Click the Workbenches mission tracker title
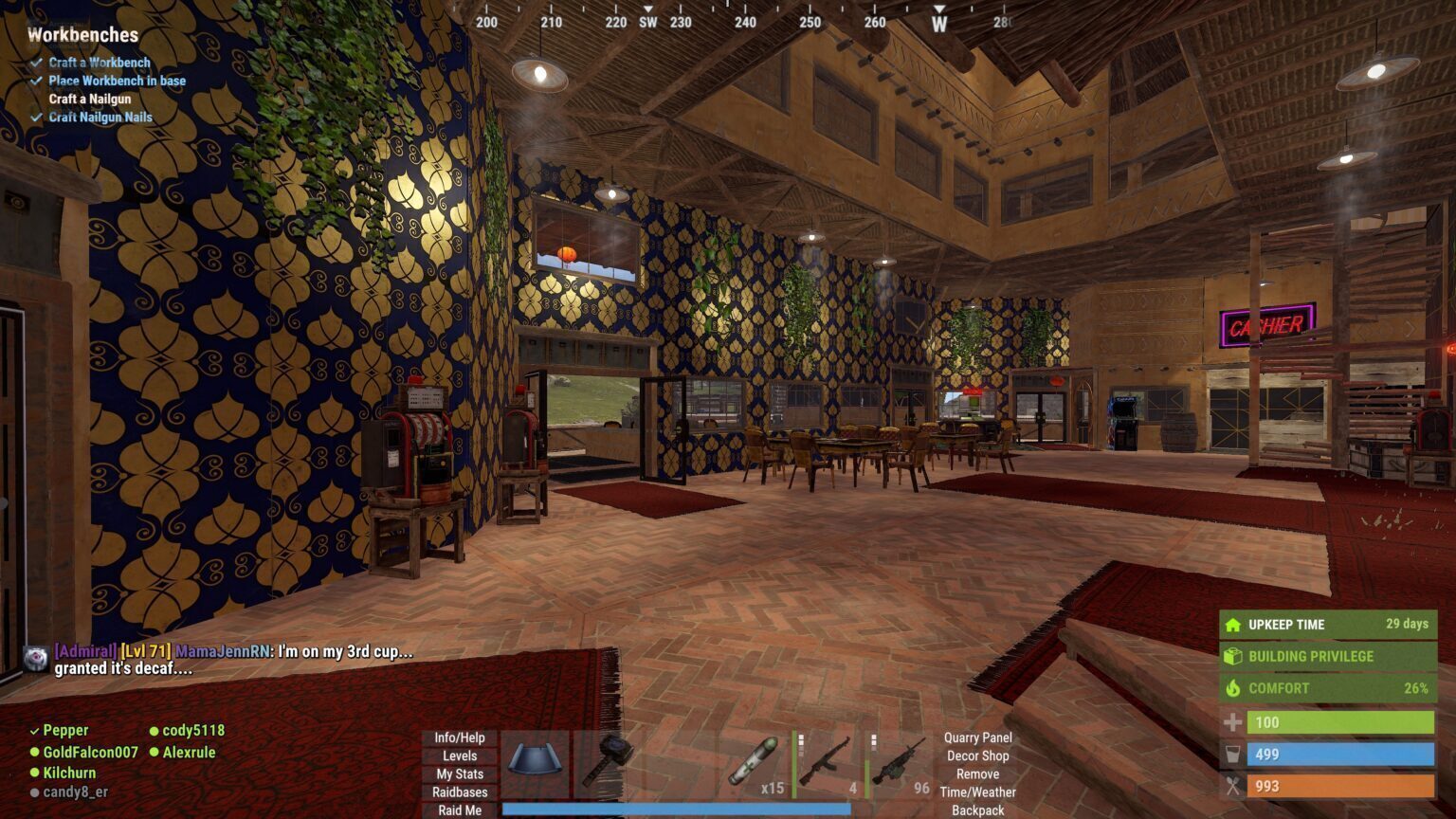1456x819 pixels. [x=82, y=35]
